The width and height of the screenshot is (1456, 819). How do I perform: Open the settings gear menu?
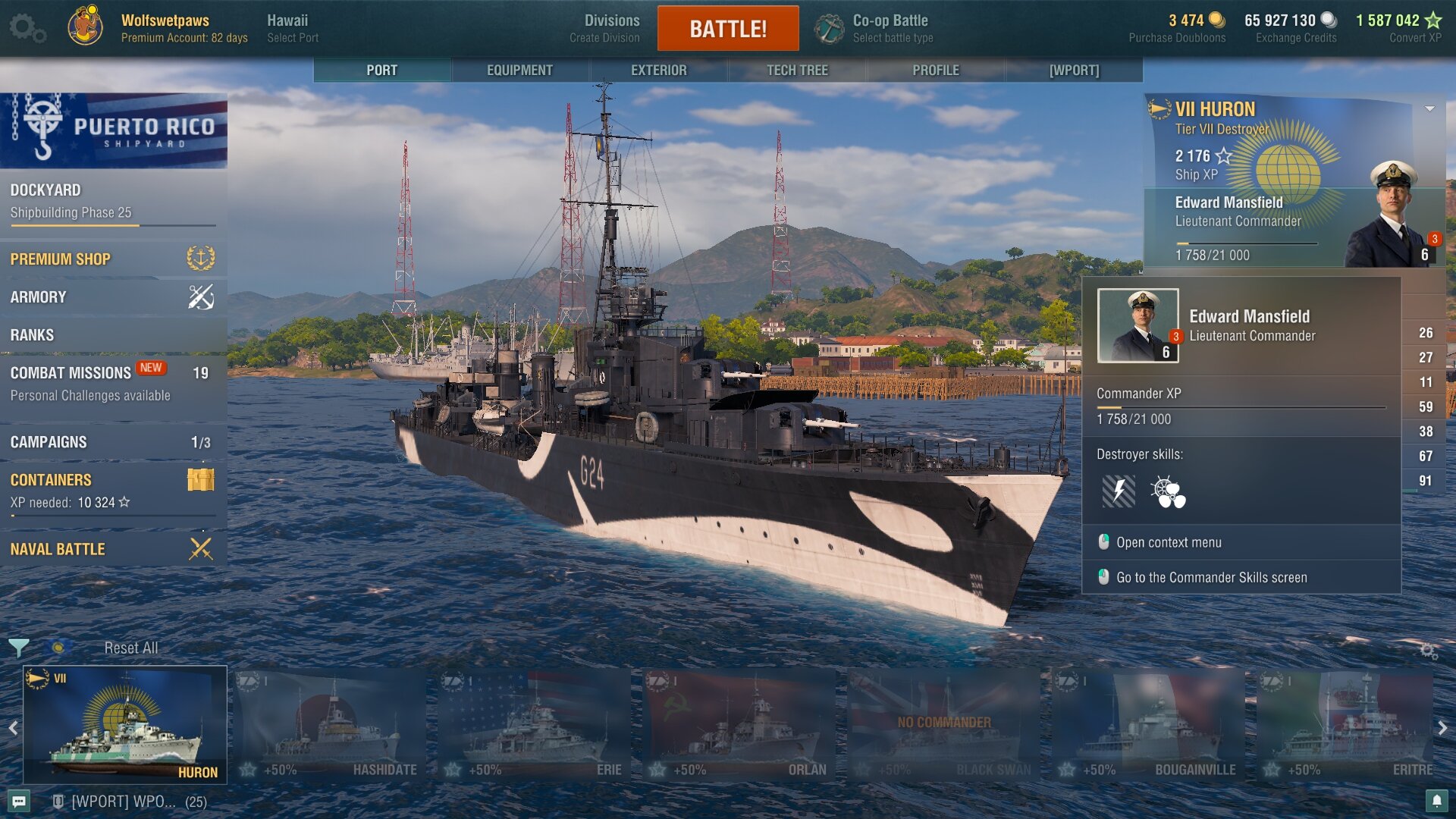tap(27, 28)
